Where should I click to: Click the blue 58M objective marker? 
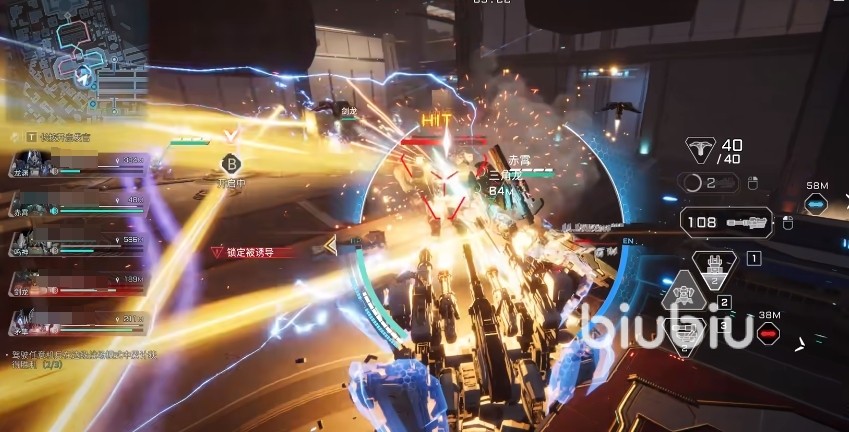(x=817, y=203)
